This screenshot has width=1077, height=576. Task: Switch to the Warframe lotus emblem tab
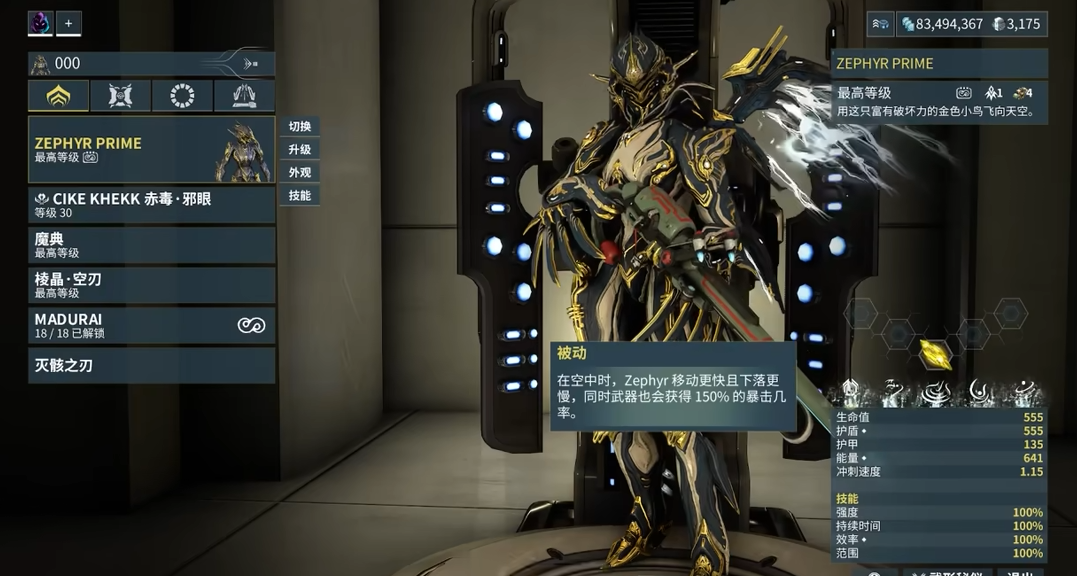(x=58, y=96)
